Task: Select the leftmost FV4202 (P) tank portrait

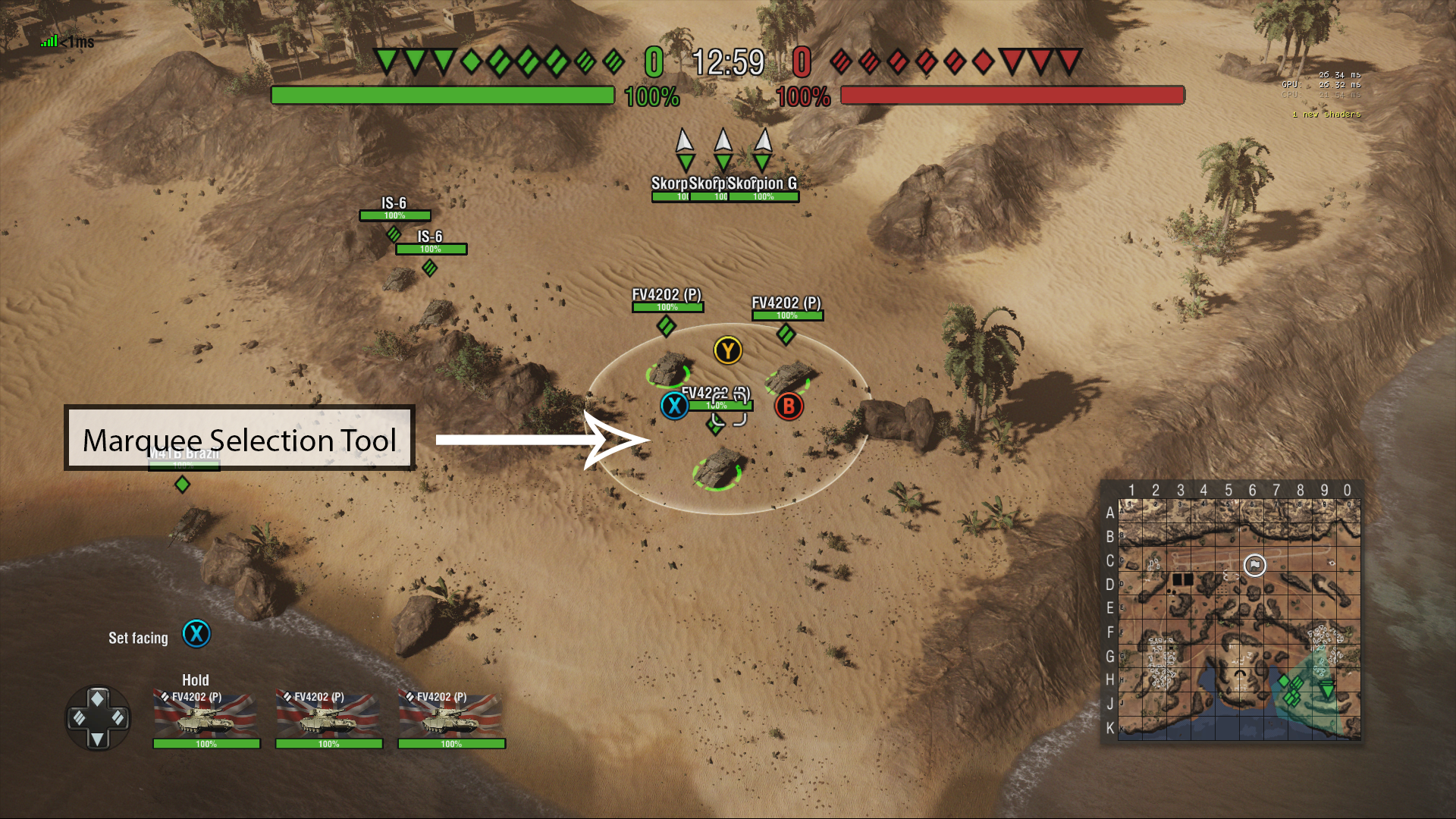Action: coord(205,719)
